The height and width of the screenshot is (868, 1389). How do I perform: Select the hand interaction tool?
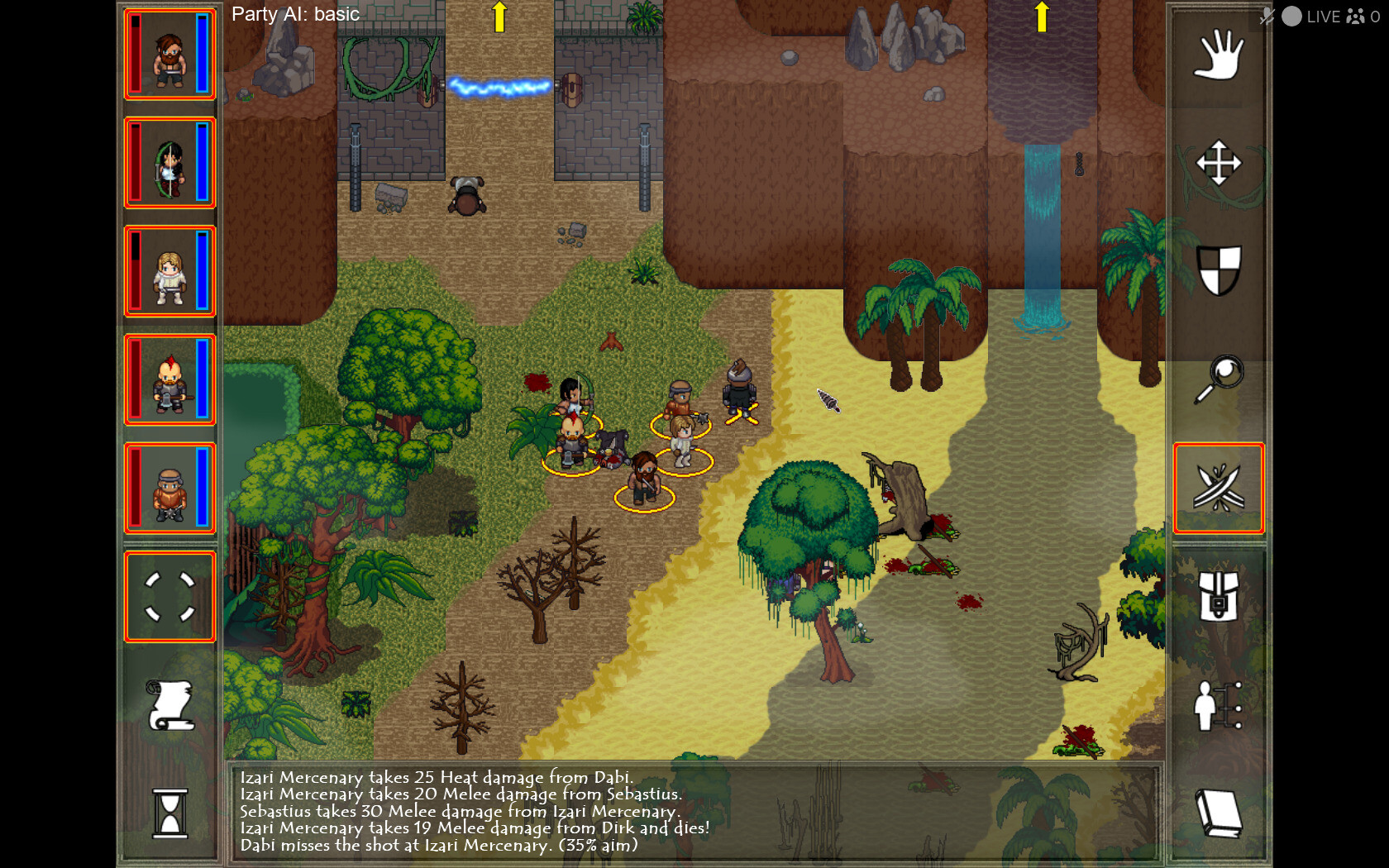(x=1218, y=54)
